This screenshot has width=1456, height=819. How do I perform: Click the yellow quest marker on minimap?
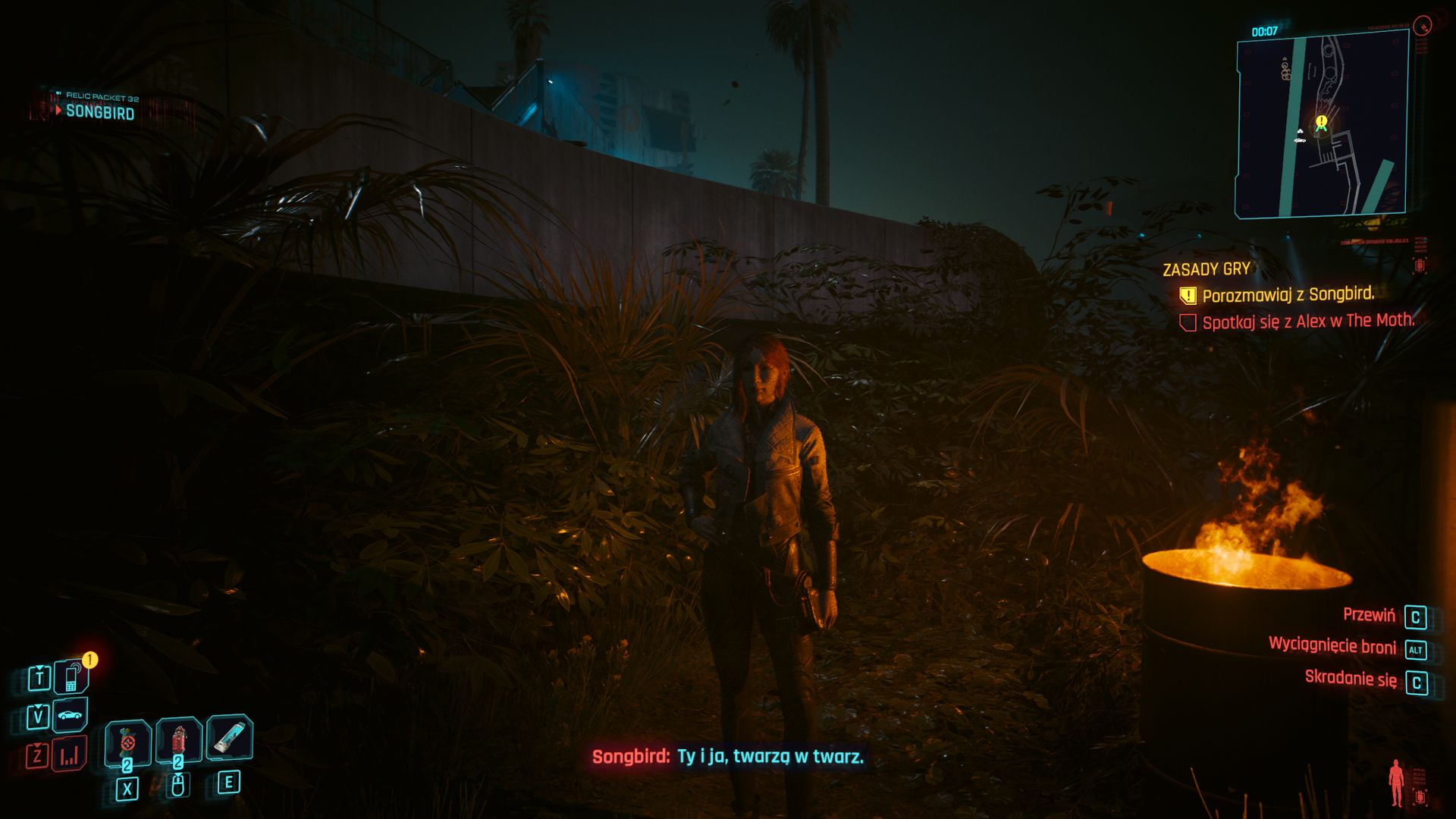click(1322, 121)
